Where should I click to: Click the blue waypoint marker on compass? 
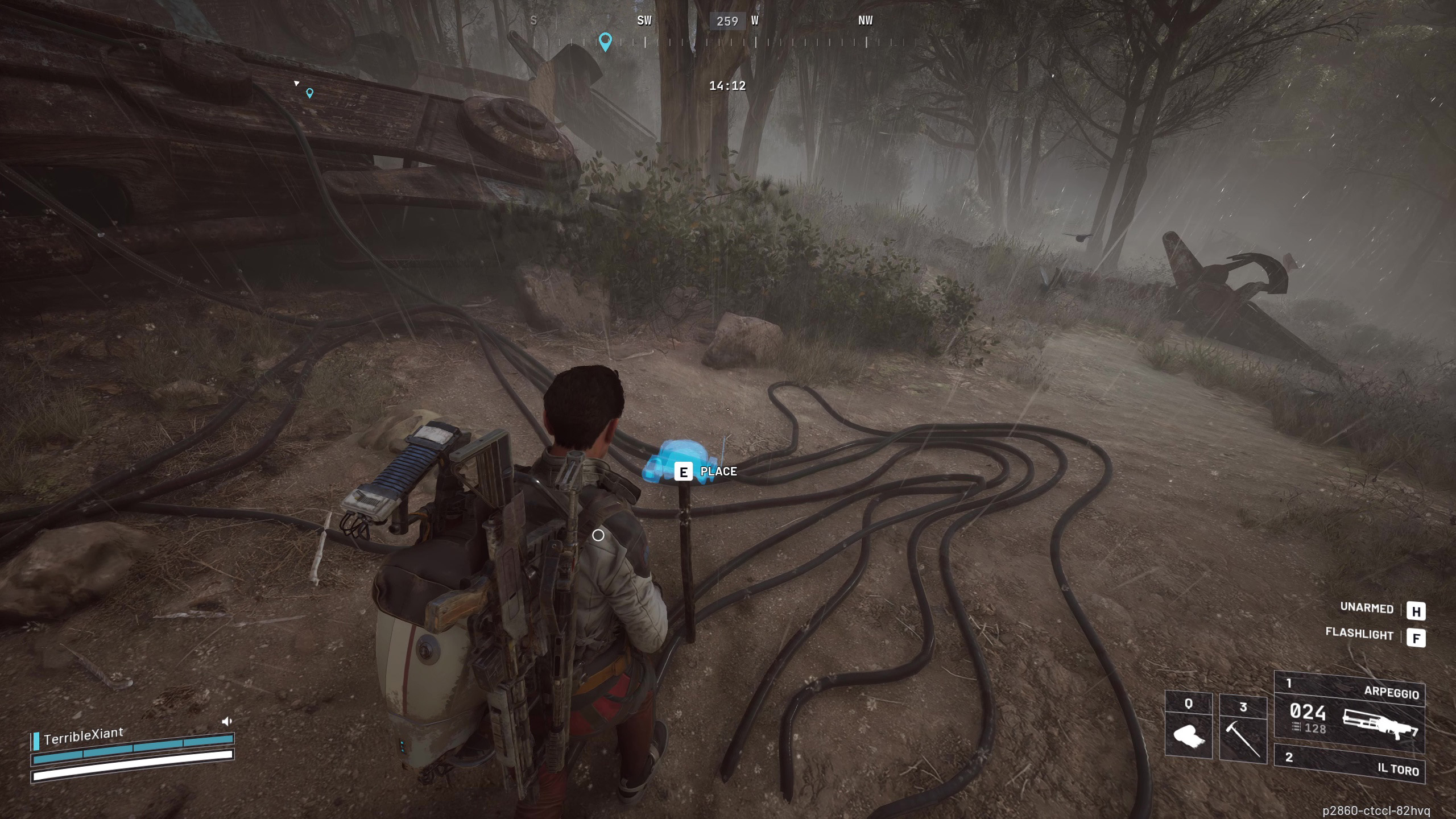[x=605, y=41]
